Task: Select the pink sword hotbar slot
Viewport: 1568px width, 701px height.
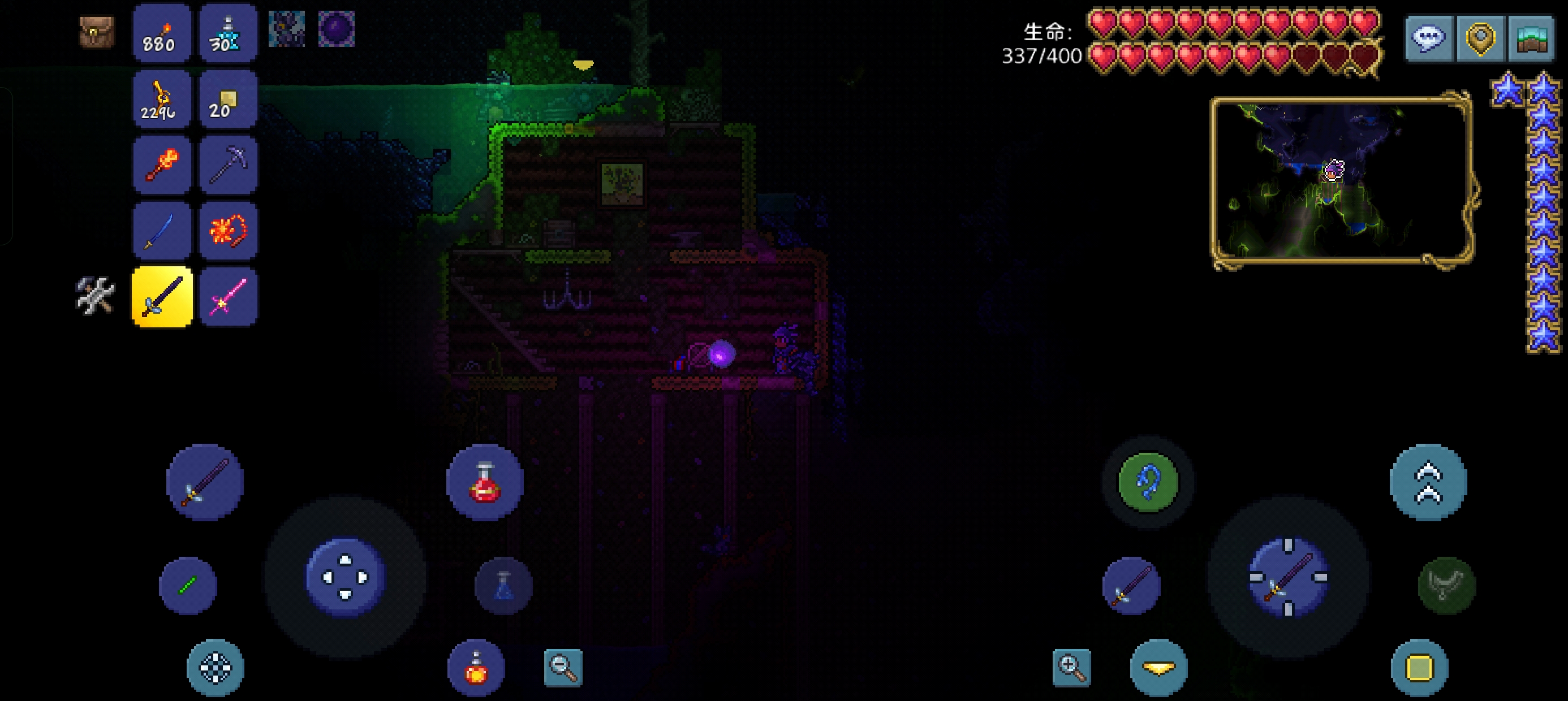Action: [x=227, y=297]
